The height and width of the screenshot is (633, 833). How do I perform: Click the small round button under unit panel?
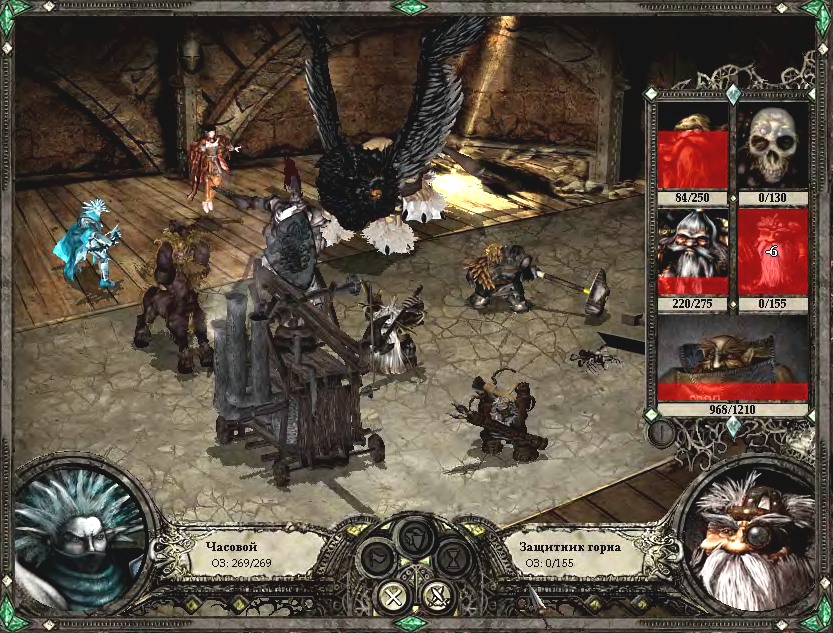pos(660,433)
